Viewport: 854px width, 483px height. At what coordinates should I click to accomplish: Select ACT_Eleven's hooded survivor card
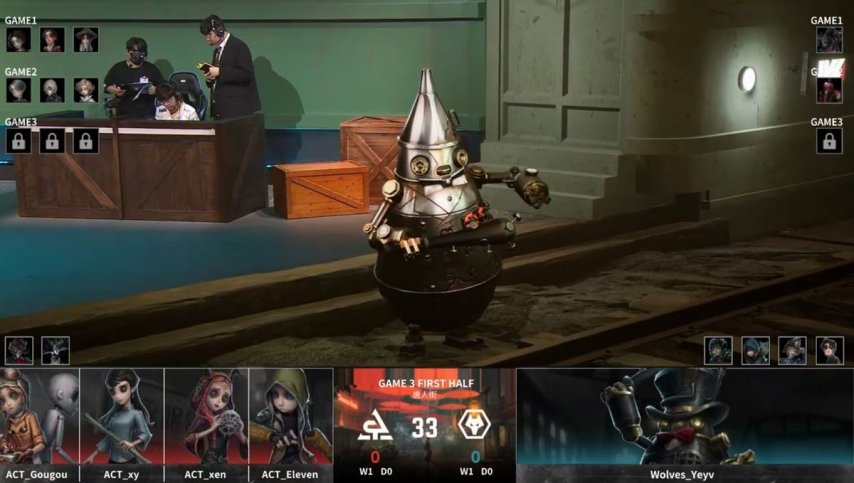click(290, 418)
